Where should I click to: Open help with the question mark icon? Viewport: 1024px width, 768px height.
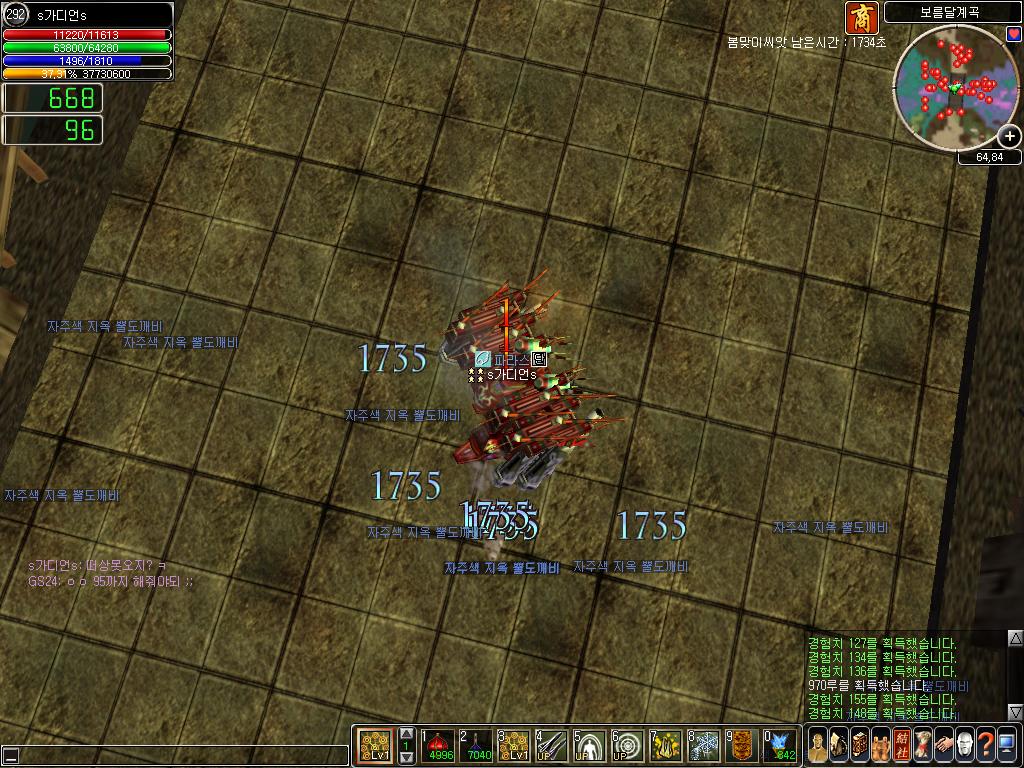click(x=986, y=745)
